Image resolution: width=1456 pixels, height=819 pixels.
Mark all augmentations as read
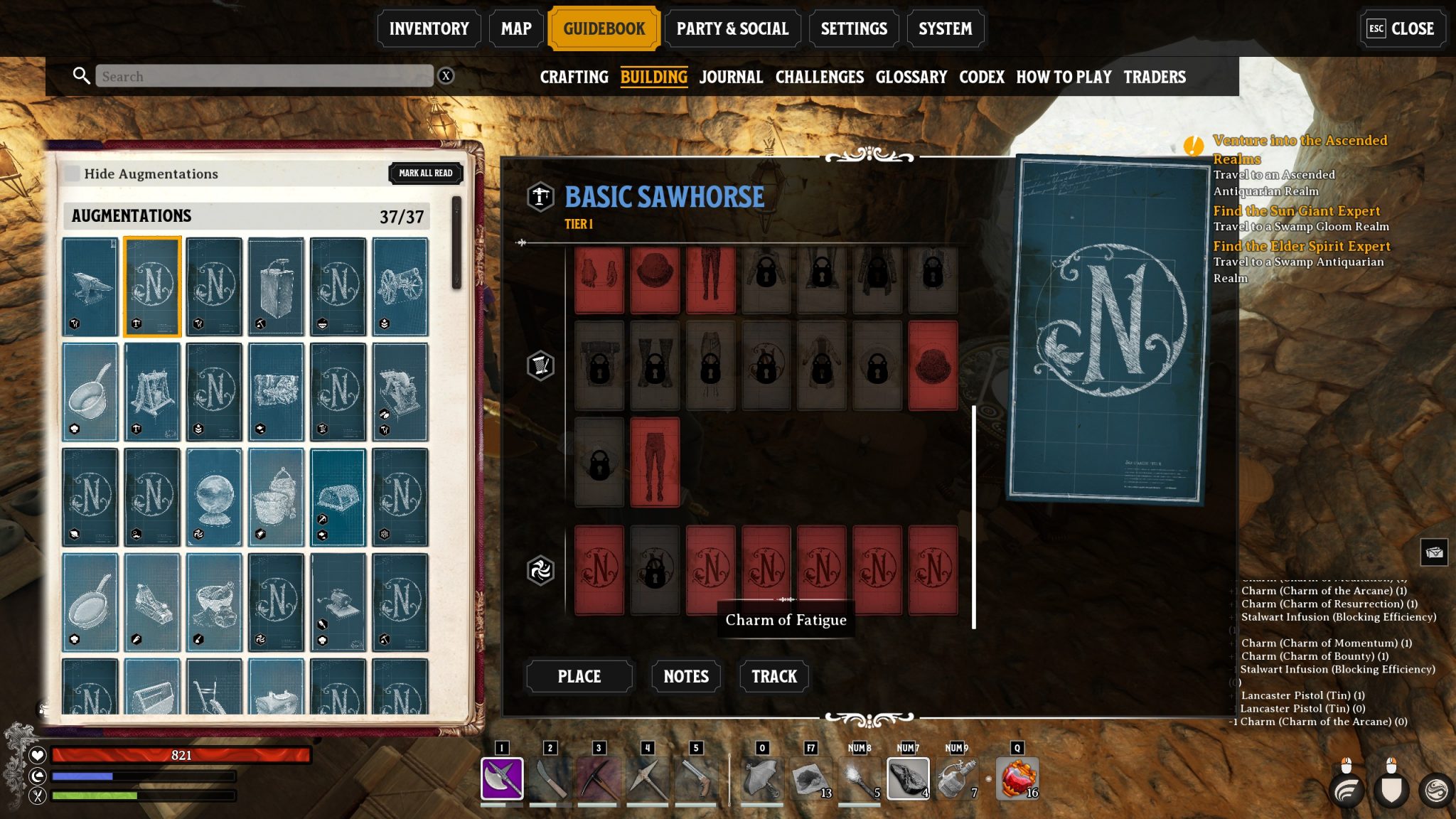point(425,173)
